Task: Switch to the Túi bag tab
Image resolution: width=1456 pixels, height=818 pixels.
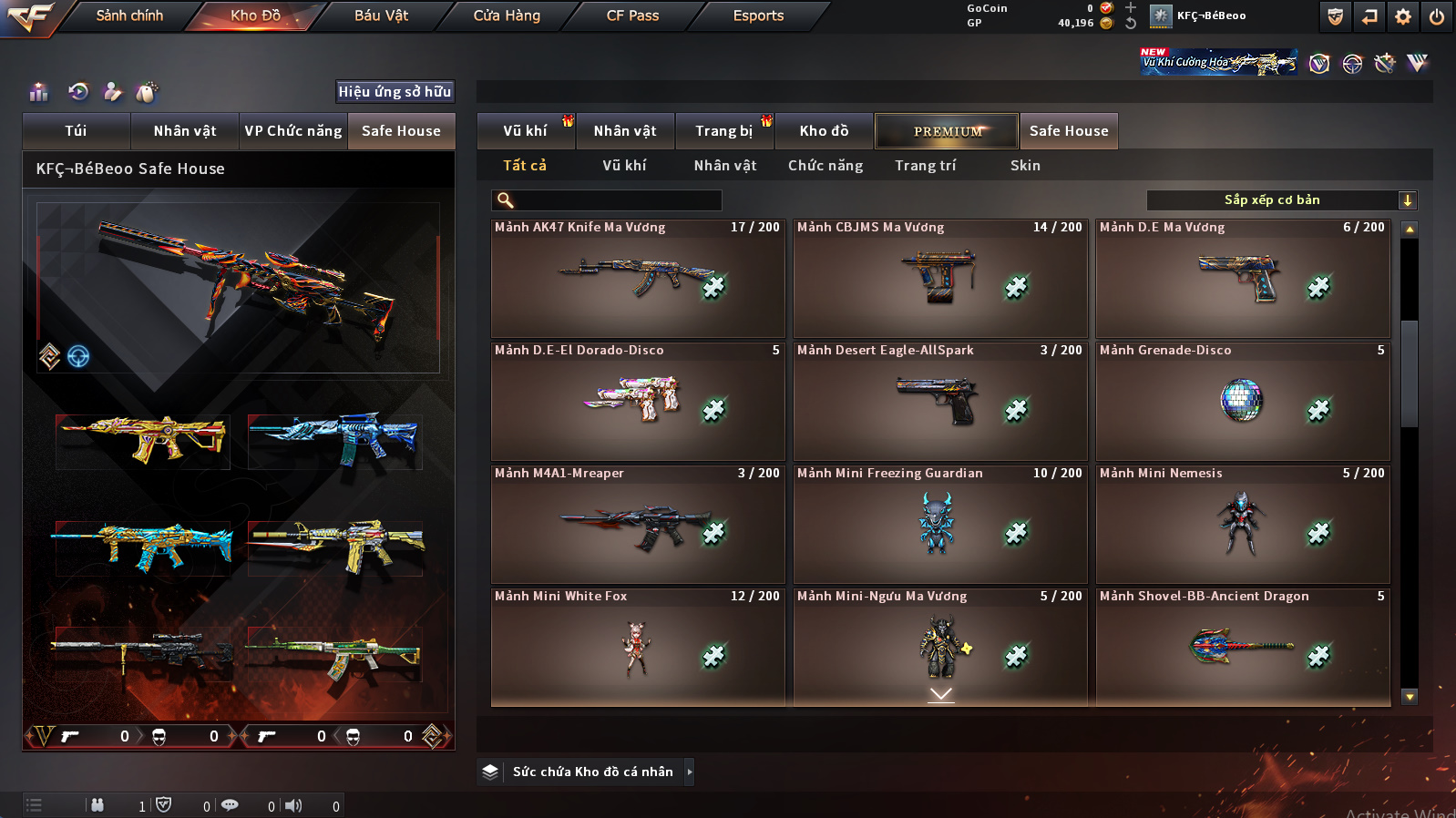Action: (76, 131)
